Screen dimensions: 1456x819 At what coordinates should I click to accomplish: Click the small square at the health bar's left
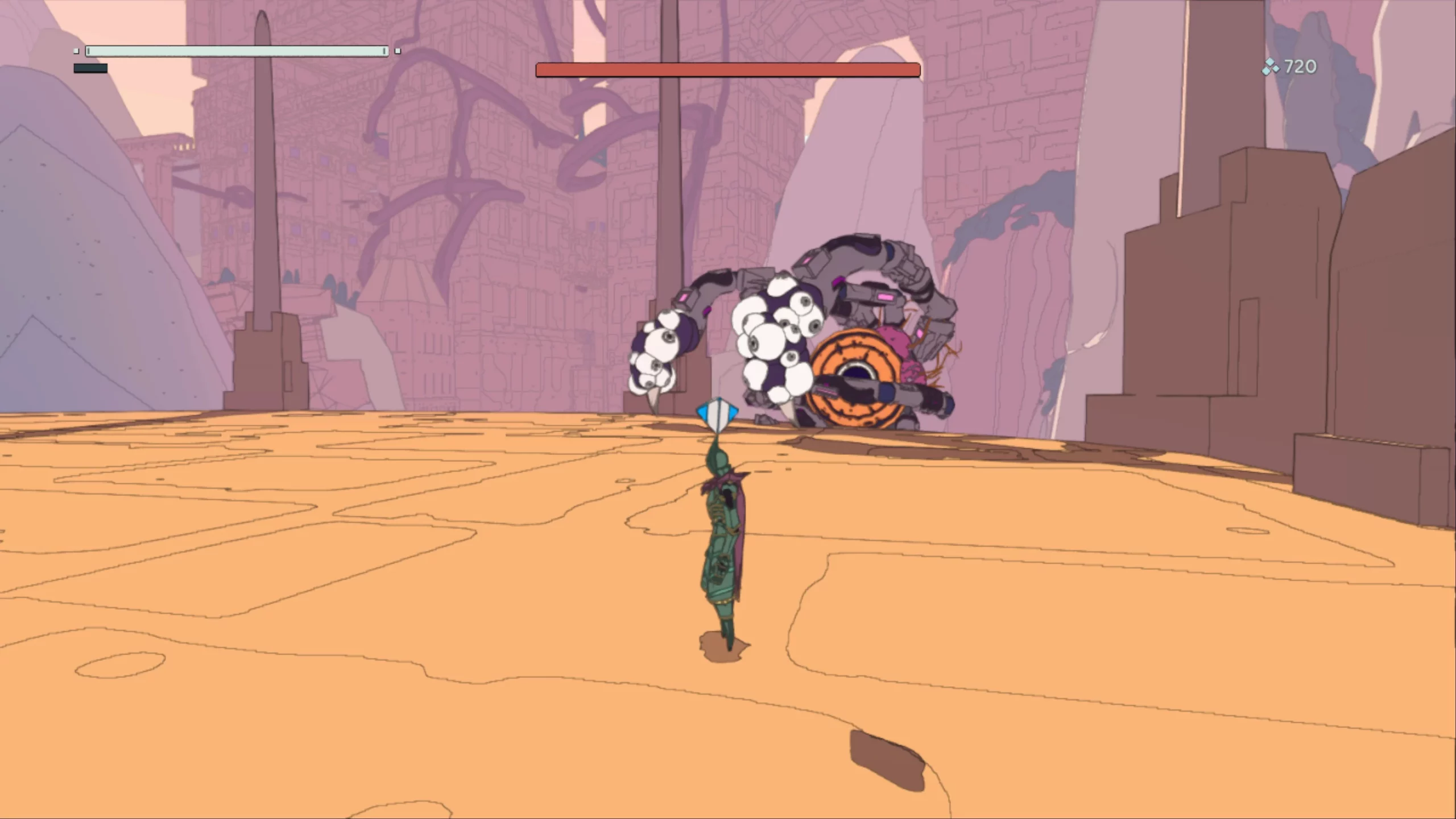76,51
